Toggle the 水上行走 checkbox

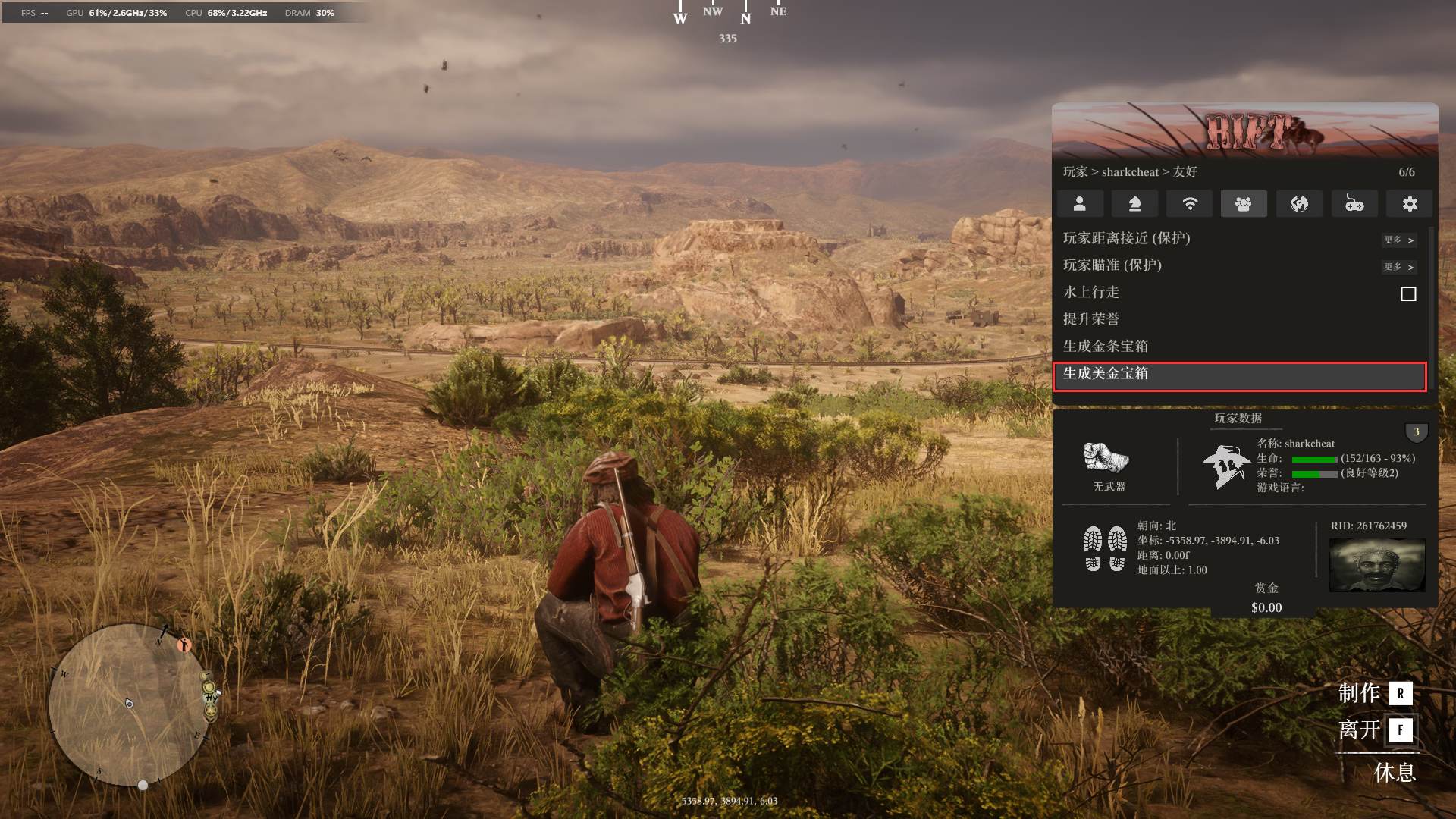coord(1408,293)
